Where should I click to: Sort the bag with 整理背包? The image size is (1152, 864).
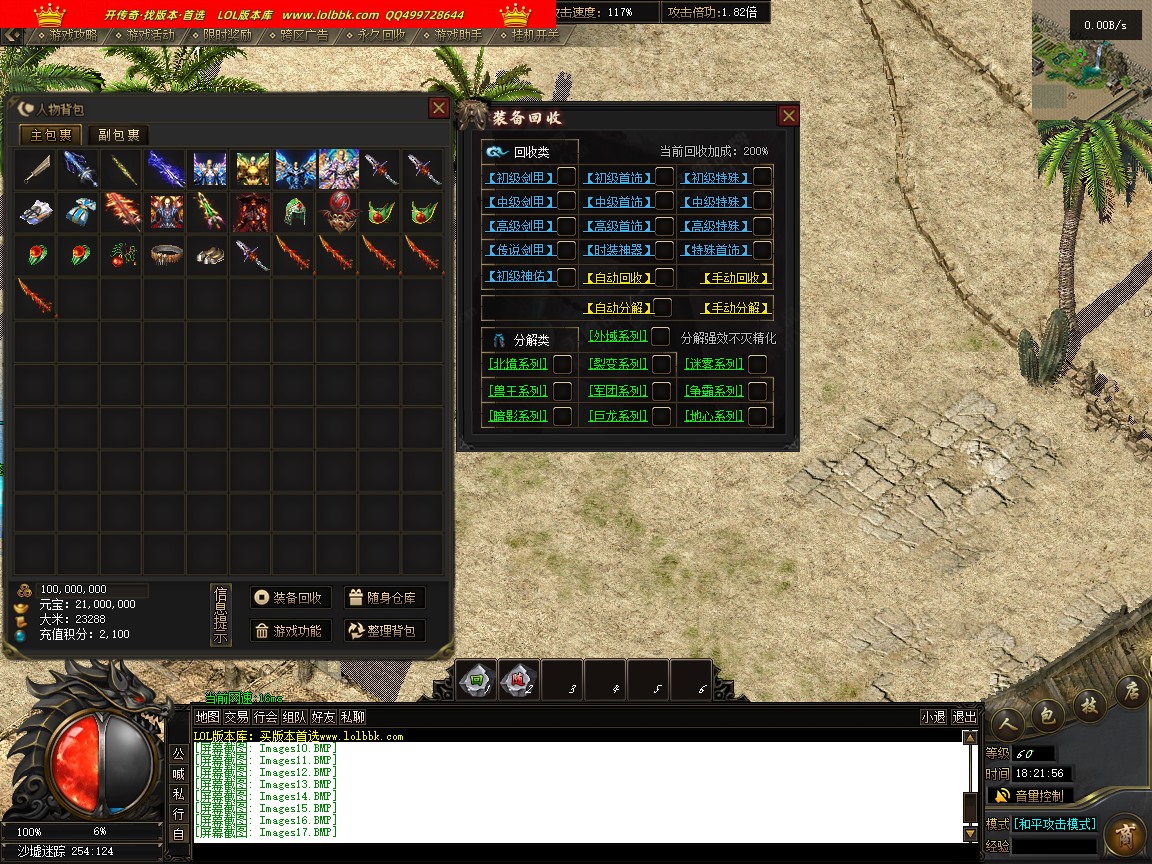pyautogui.click(x=385, y=630)
